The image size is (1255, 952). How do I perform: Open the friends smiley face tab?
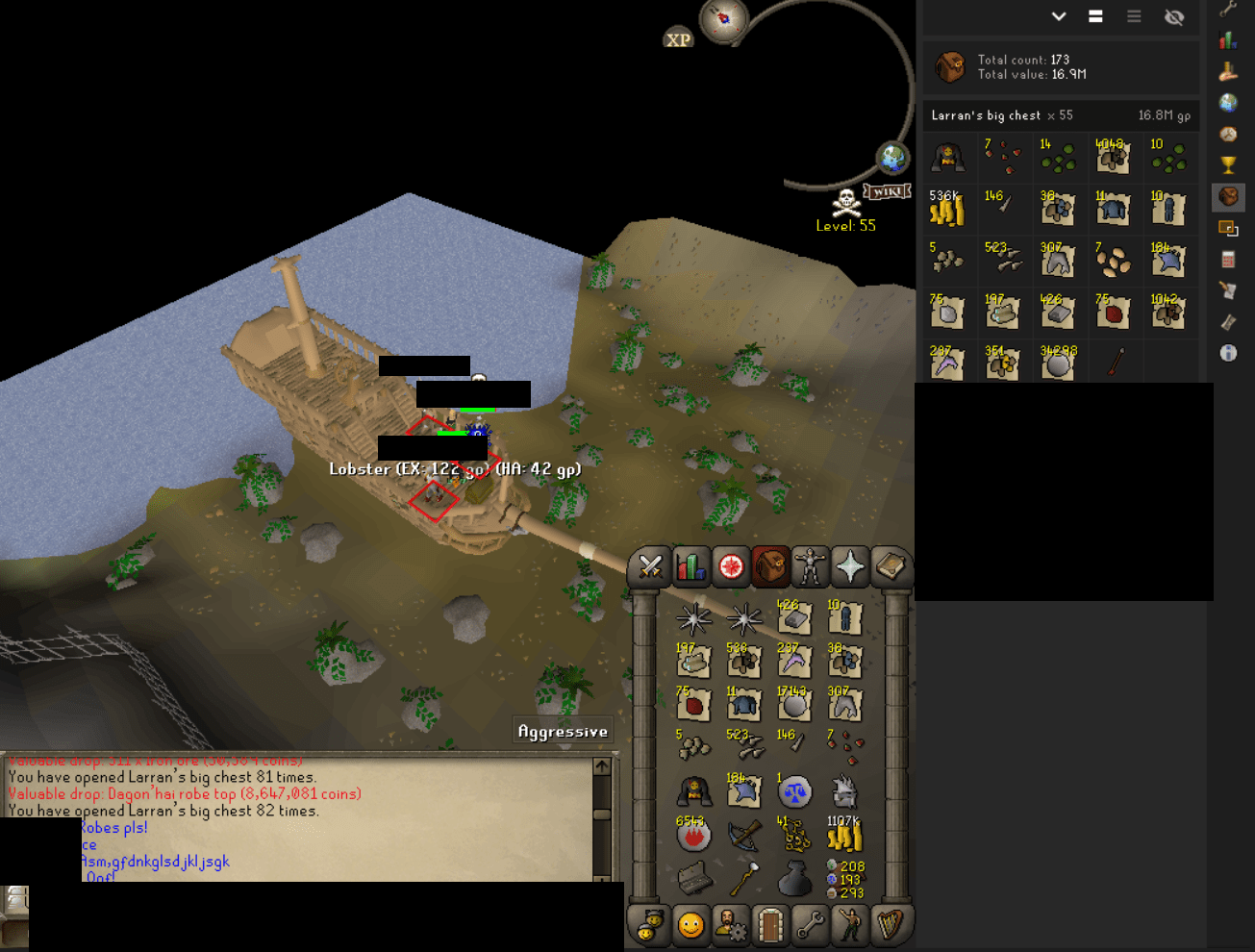pos(690,926)
